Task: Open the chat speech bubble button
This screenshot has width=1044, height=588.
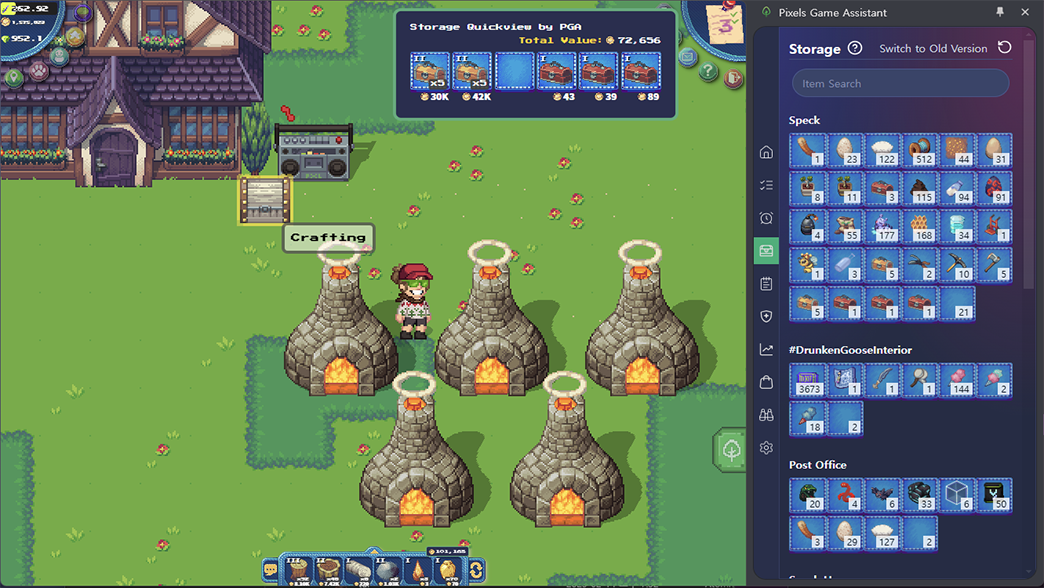Action: 271,570
